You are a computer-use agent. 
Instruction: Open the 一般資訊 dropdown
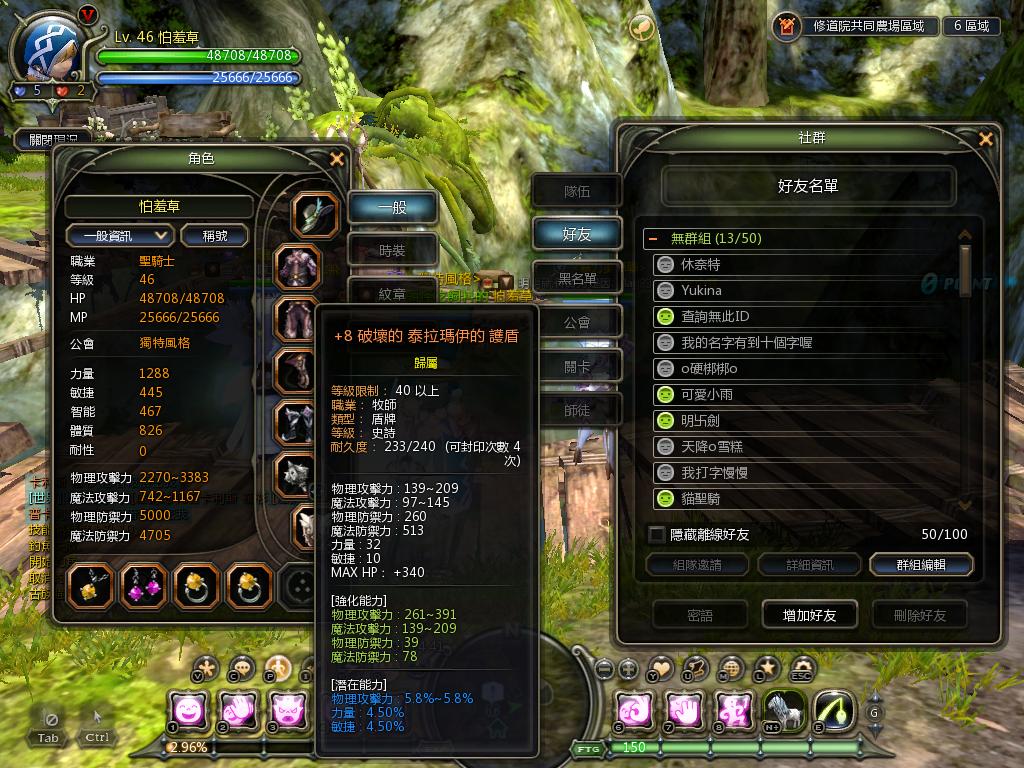point(120,235)
